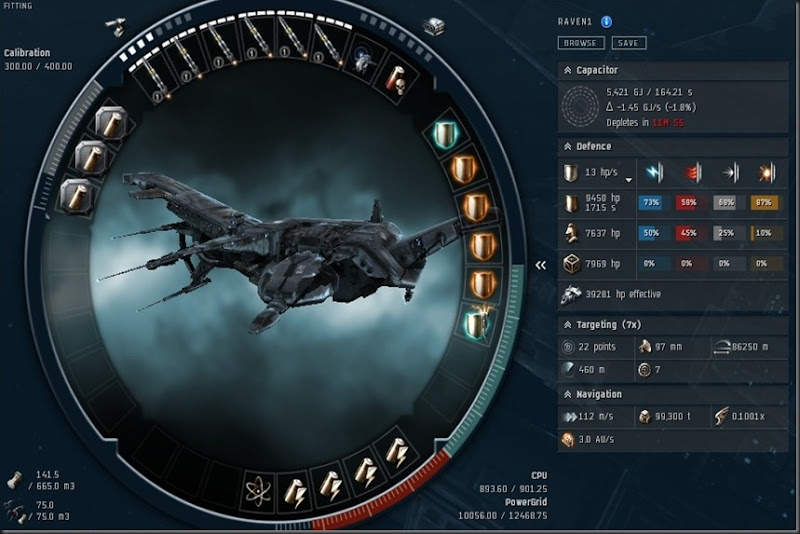
Task: Click the crate icon above the fitting wheel
Action: click(434, 26)
